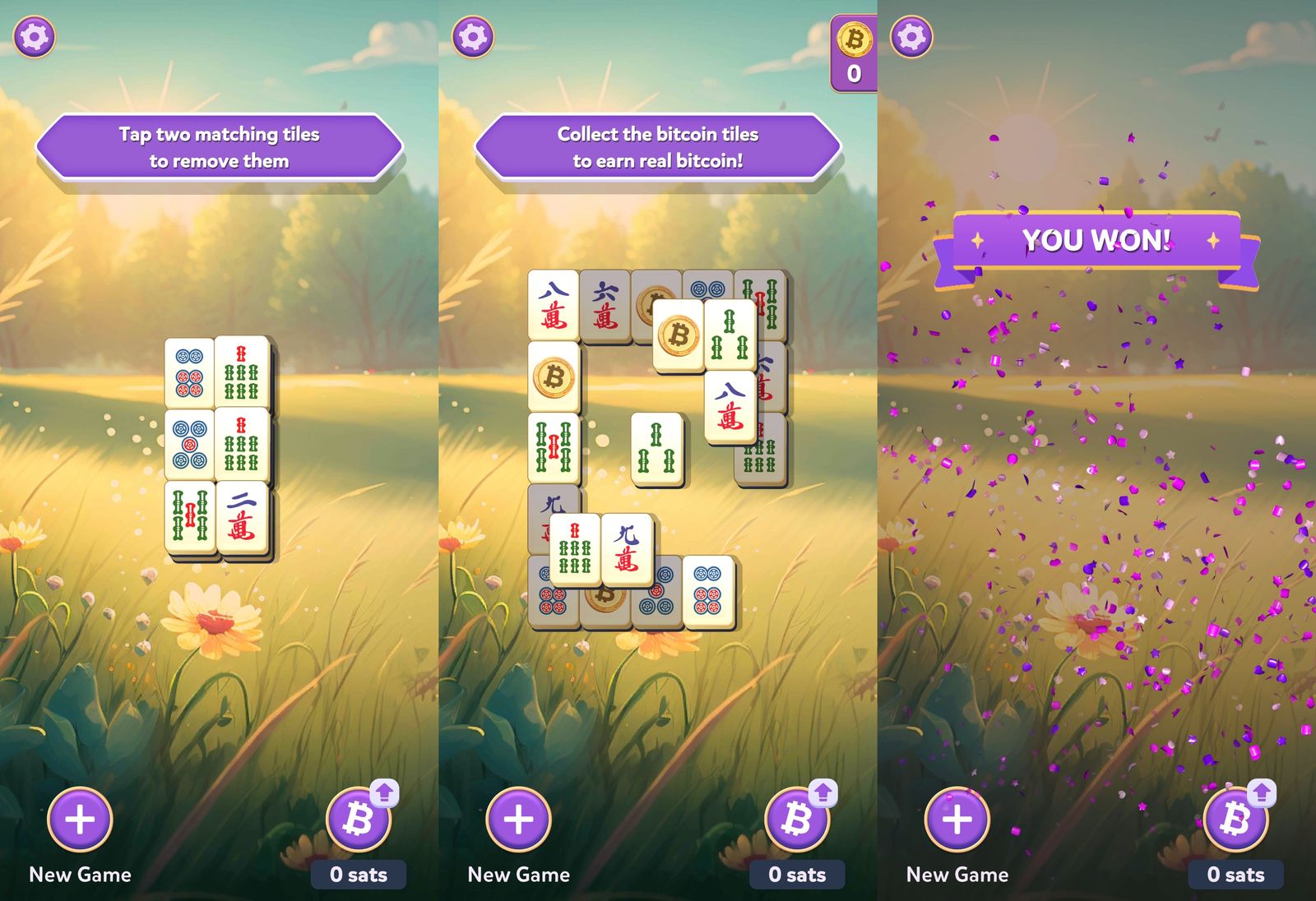Select the bitcoin tile near the top row

(678, 334)
